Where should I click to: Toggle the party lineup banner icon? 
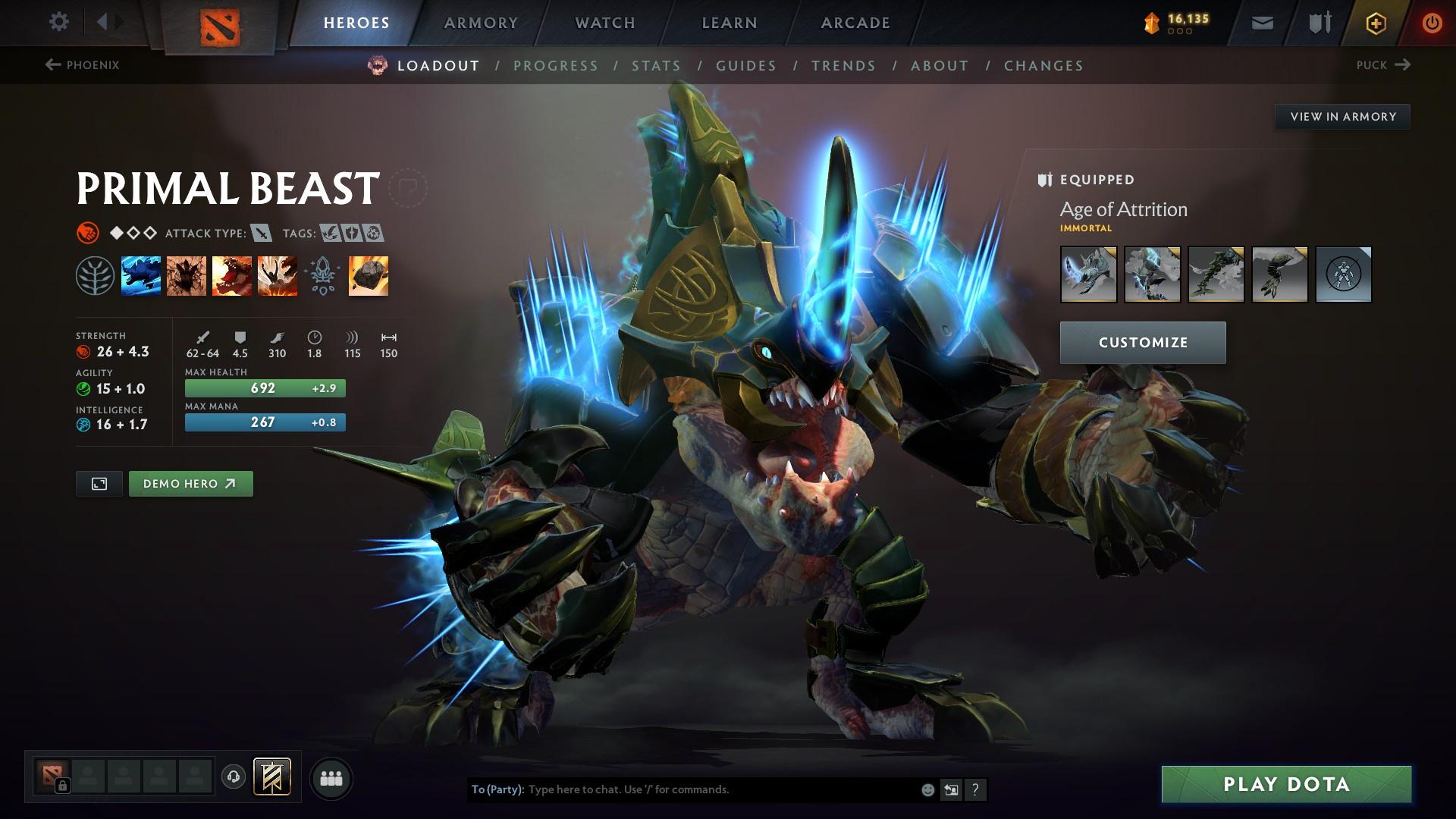point(273,777)
